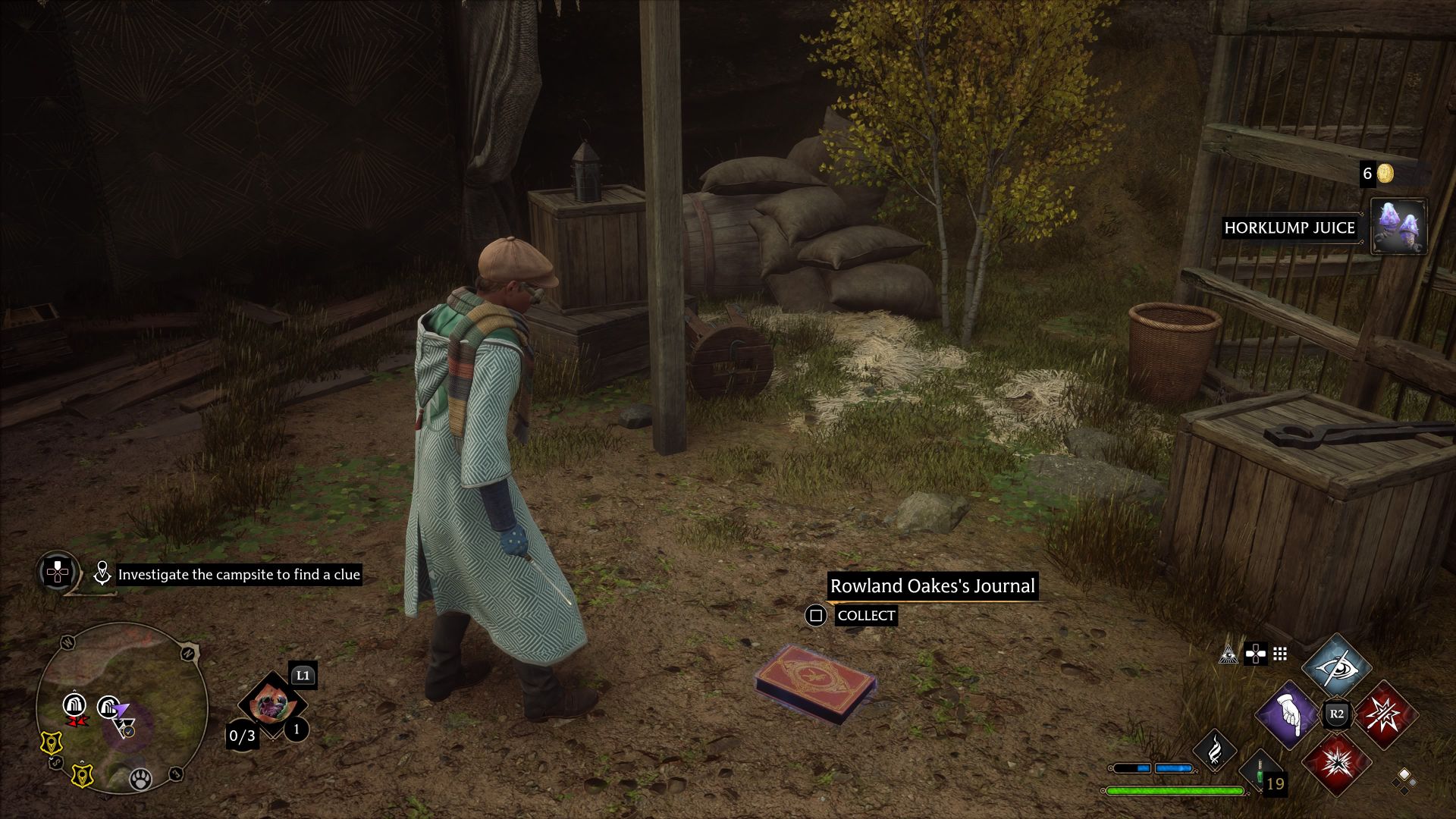Click the D-pad spell switcher icon
1456x819 pixels.
[1256, 653]
